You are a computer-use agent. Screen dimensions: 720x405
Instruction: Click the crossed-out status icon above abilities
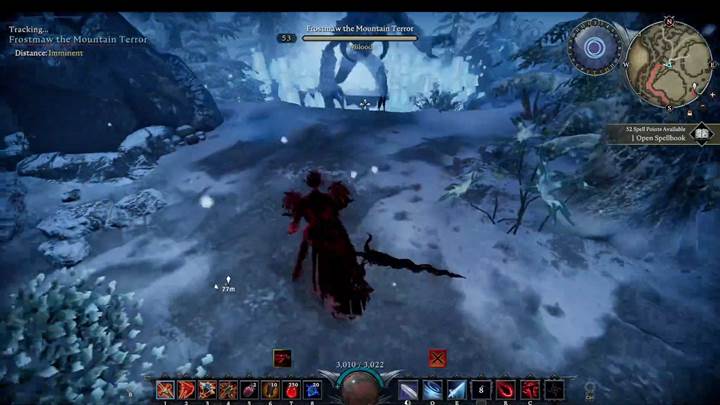437,357
